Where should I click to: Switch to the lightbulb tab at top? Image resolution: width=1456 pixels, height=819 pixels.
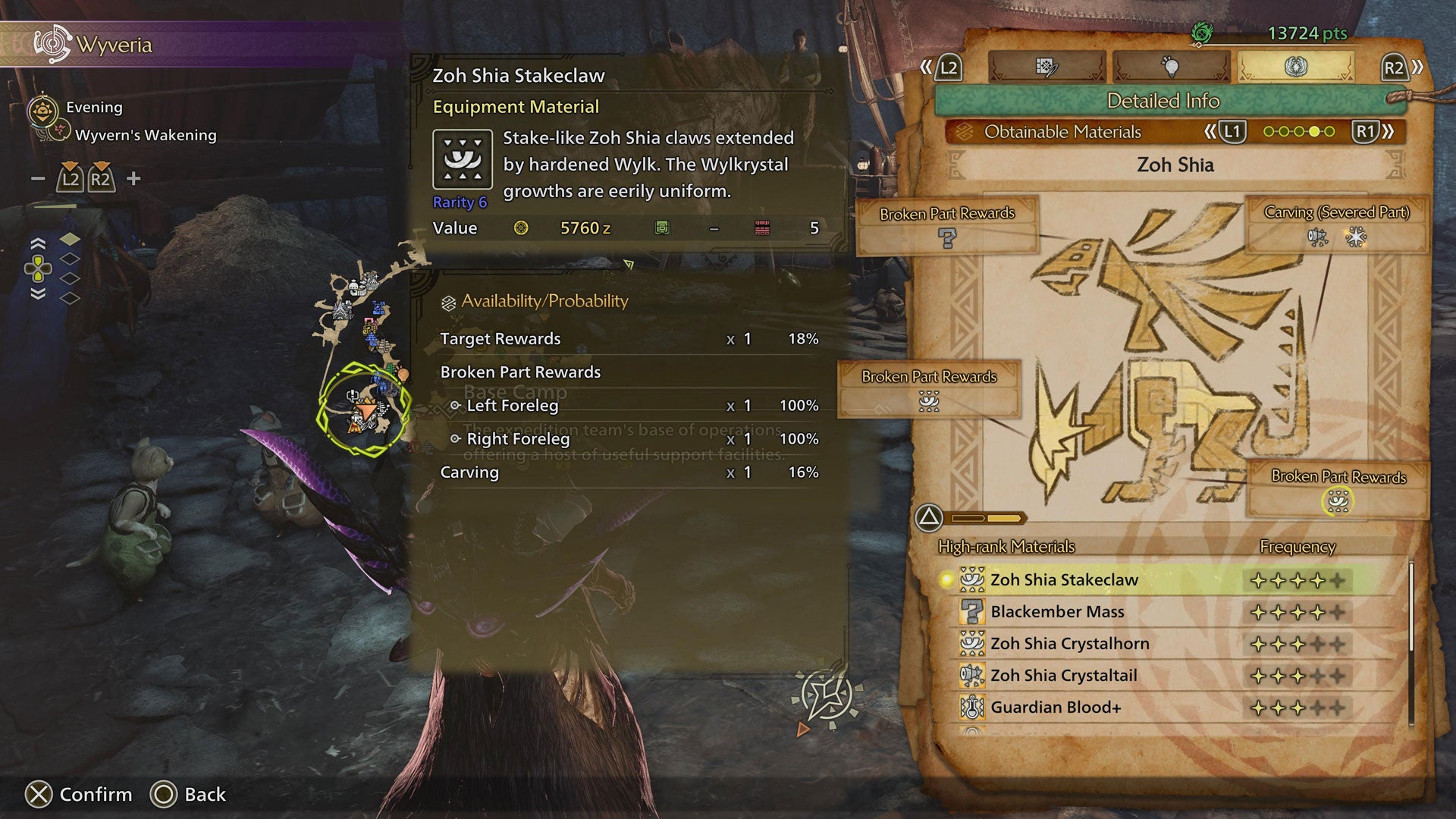pyautogui.click(x=1170, y=66)
